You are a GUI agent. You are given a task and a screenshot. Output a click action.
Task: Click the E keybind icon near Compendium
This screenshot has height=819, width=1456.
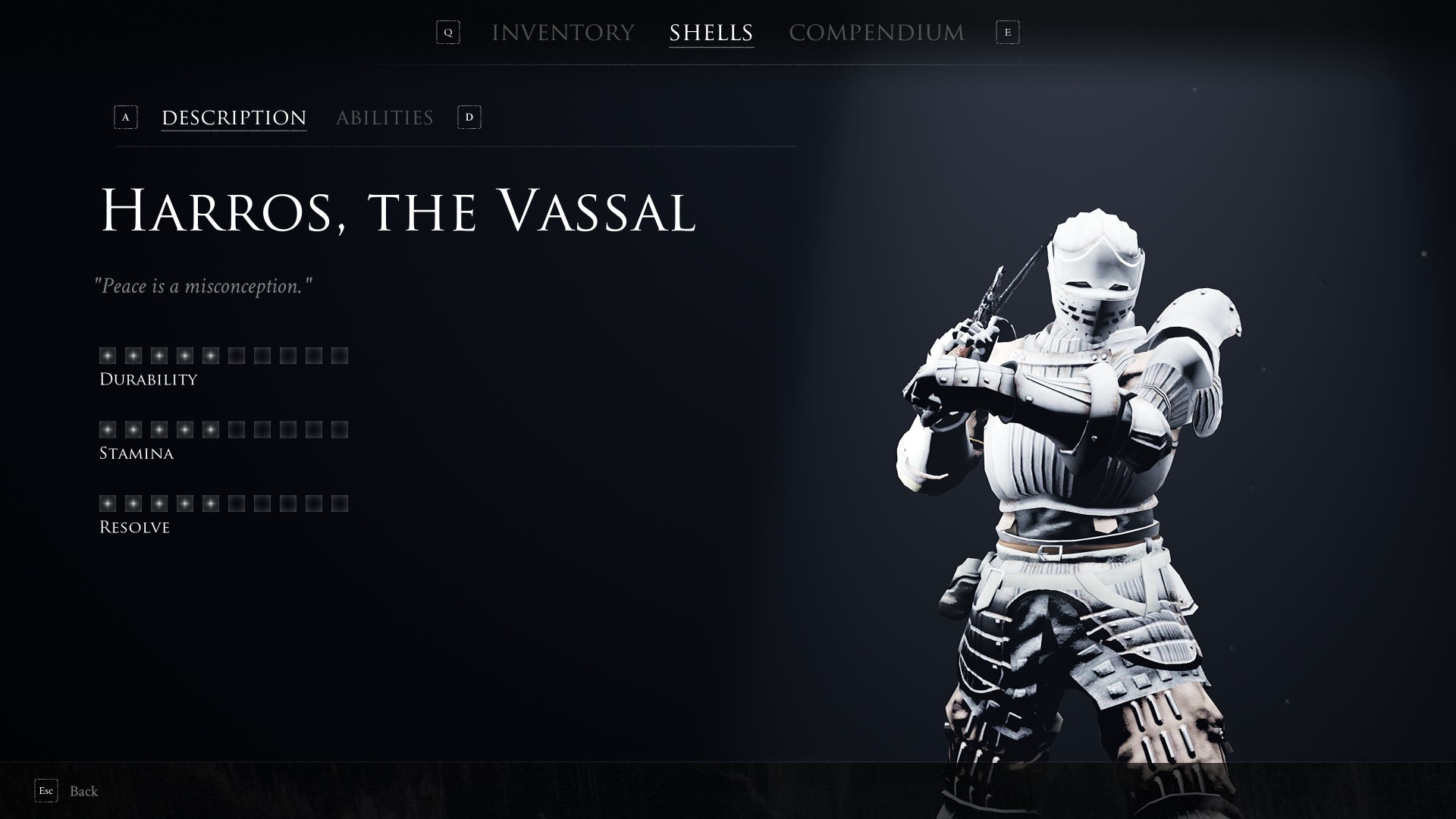[x=1009, y=33]
